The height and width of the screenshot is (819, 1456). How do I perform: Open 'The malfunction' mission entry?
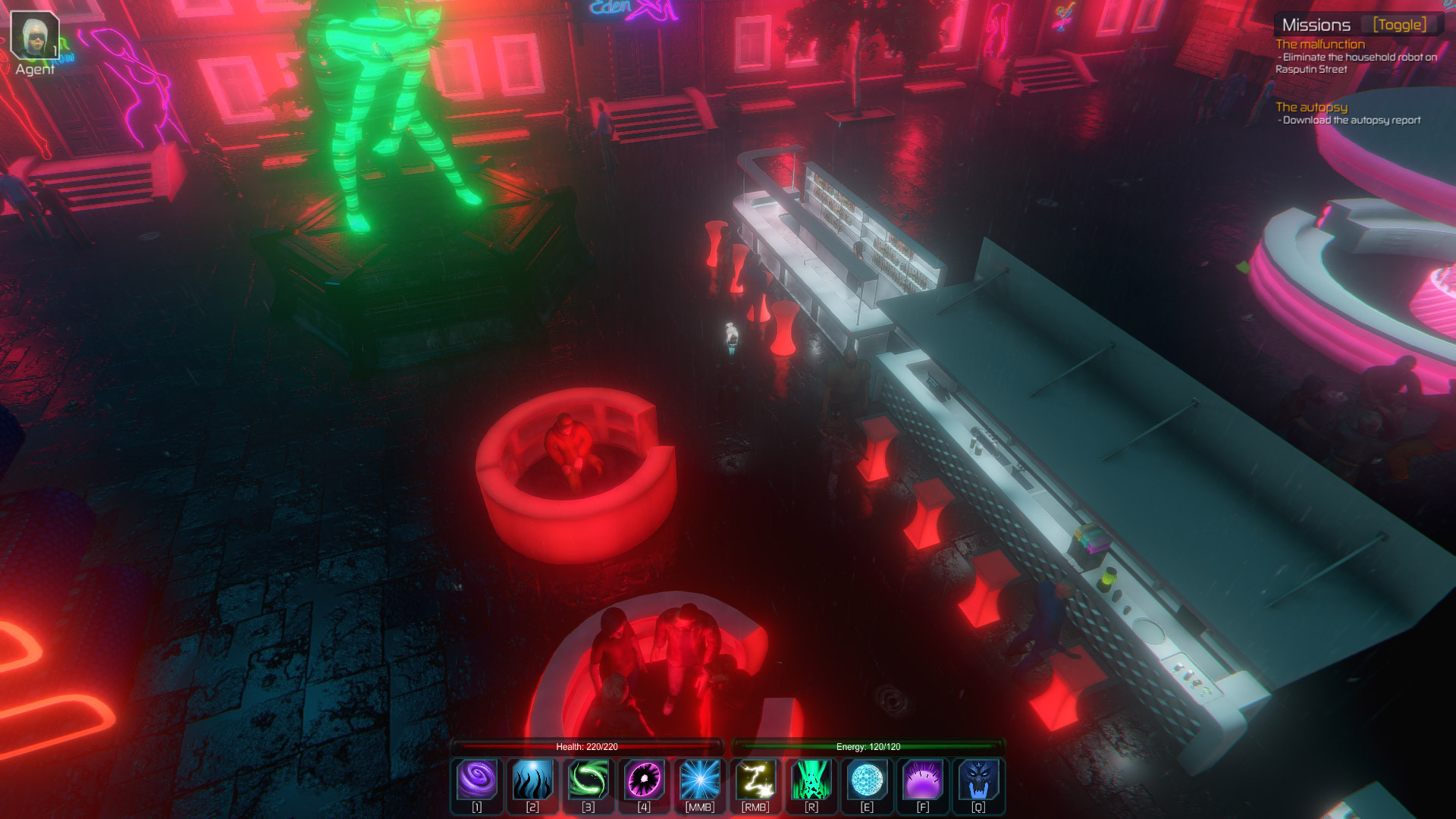coord(1319,44)
